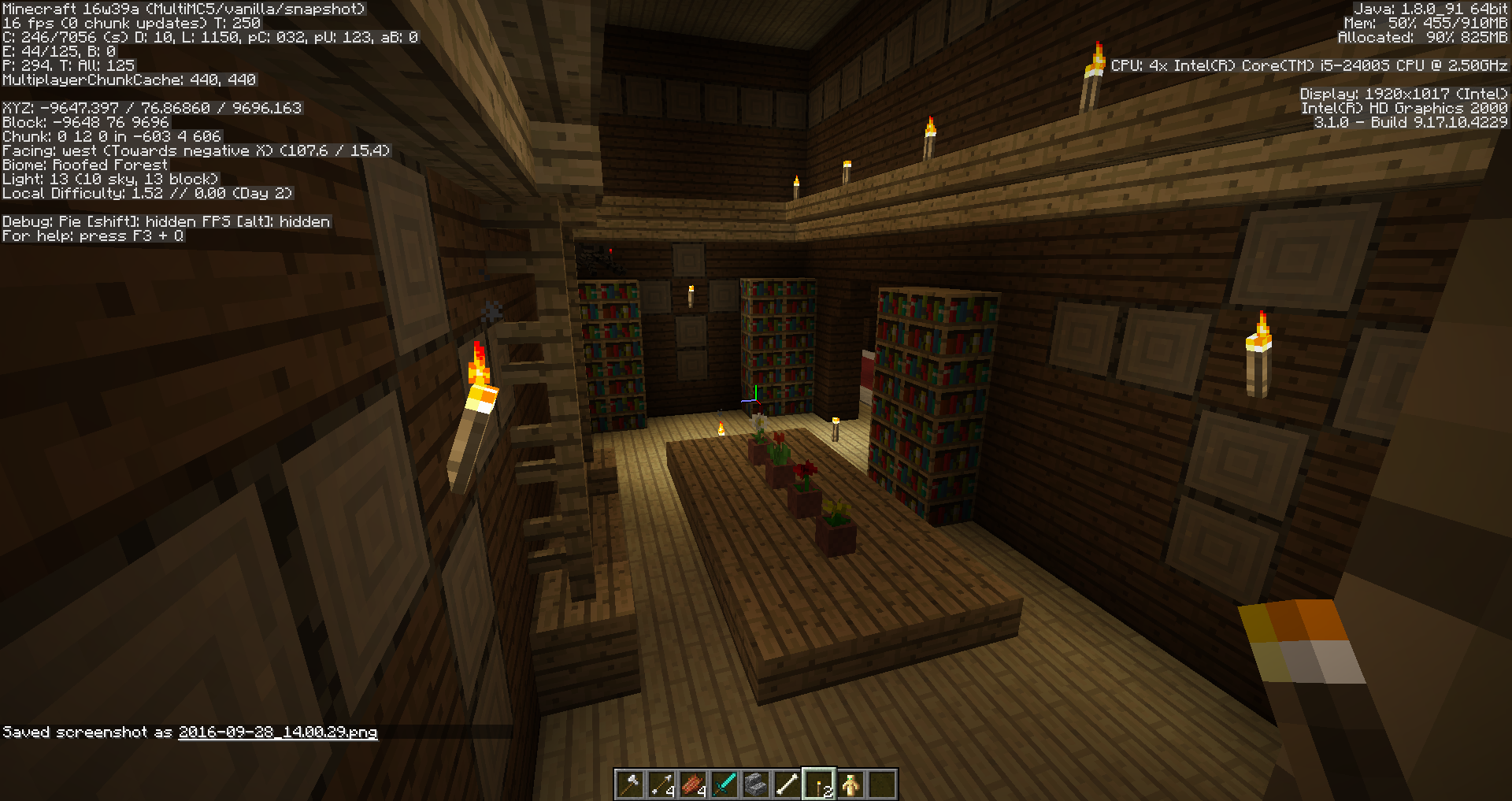The height and width of the screenshot is (801, 1512).
Task: Select the iron axe in the hotbar
Action: tap(631, 784)
